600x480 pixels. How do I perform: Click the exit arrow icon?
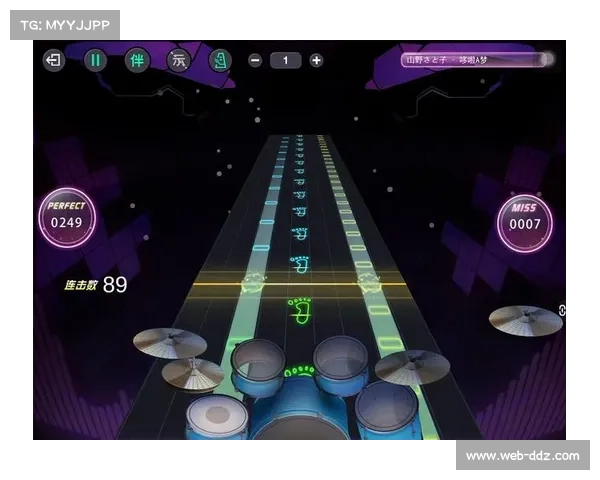54,60
